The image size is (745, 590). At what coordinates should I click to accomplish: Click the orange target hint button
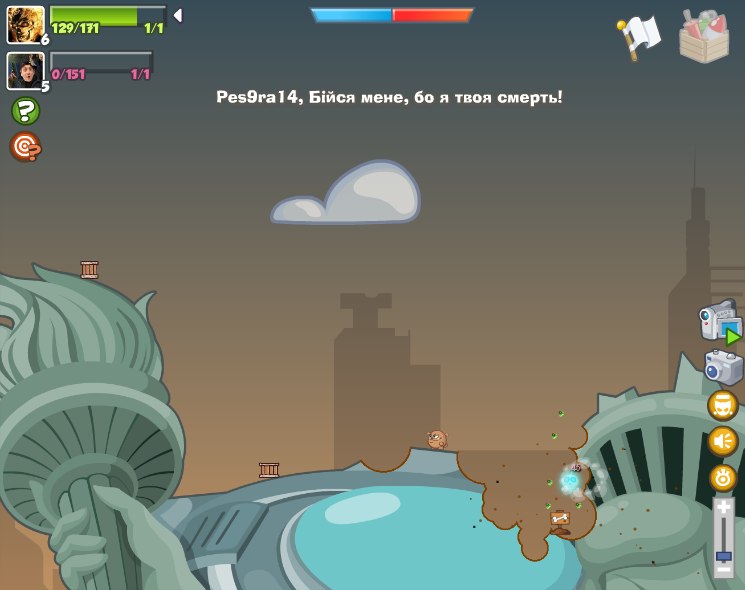tap(25, 147)
